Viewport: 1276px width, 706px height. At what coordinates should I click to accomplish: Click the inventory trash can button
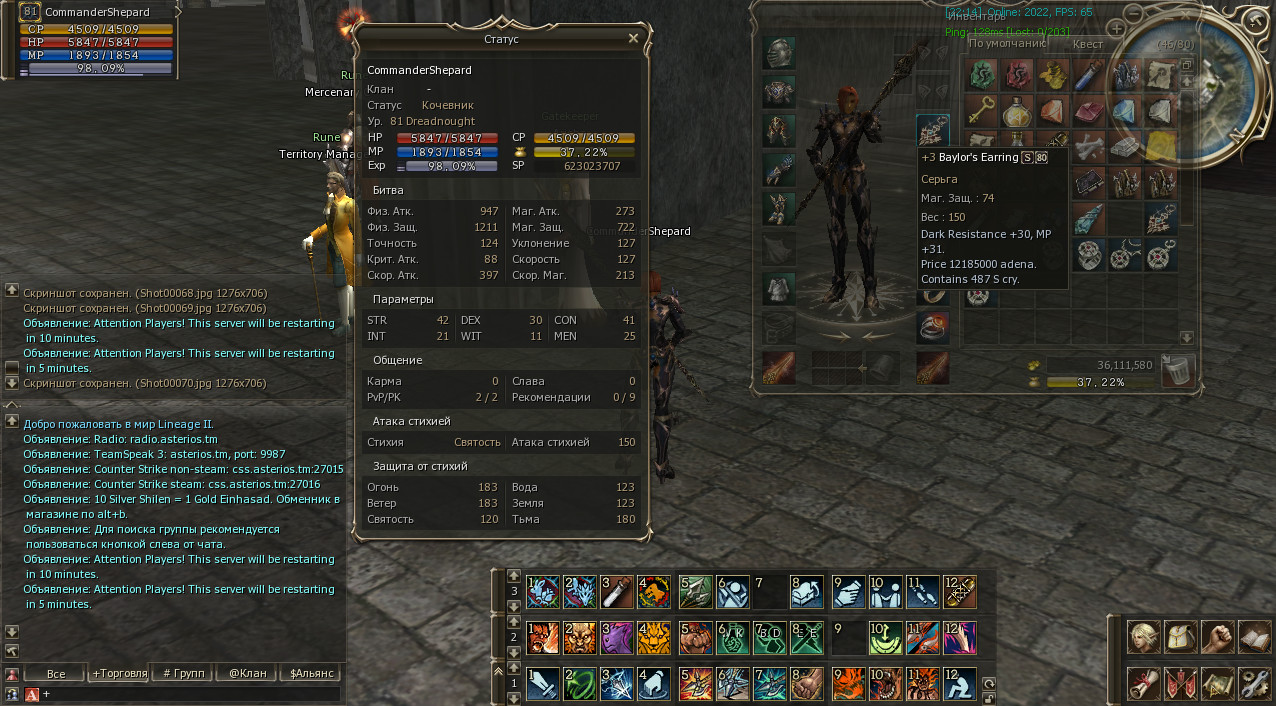1179,370
